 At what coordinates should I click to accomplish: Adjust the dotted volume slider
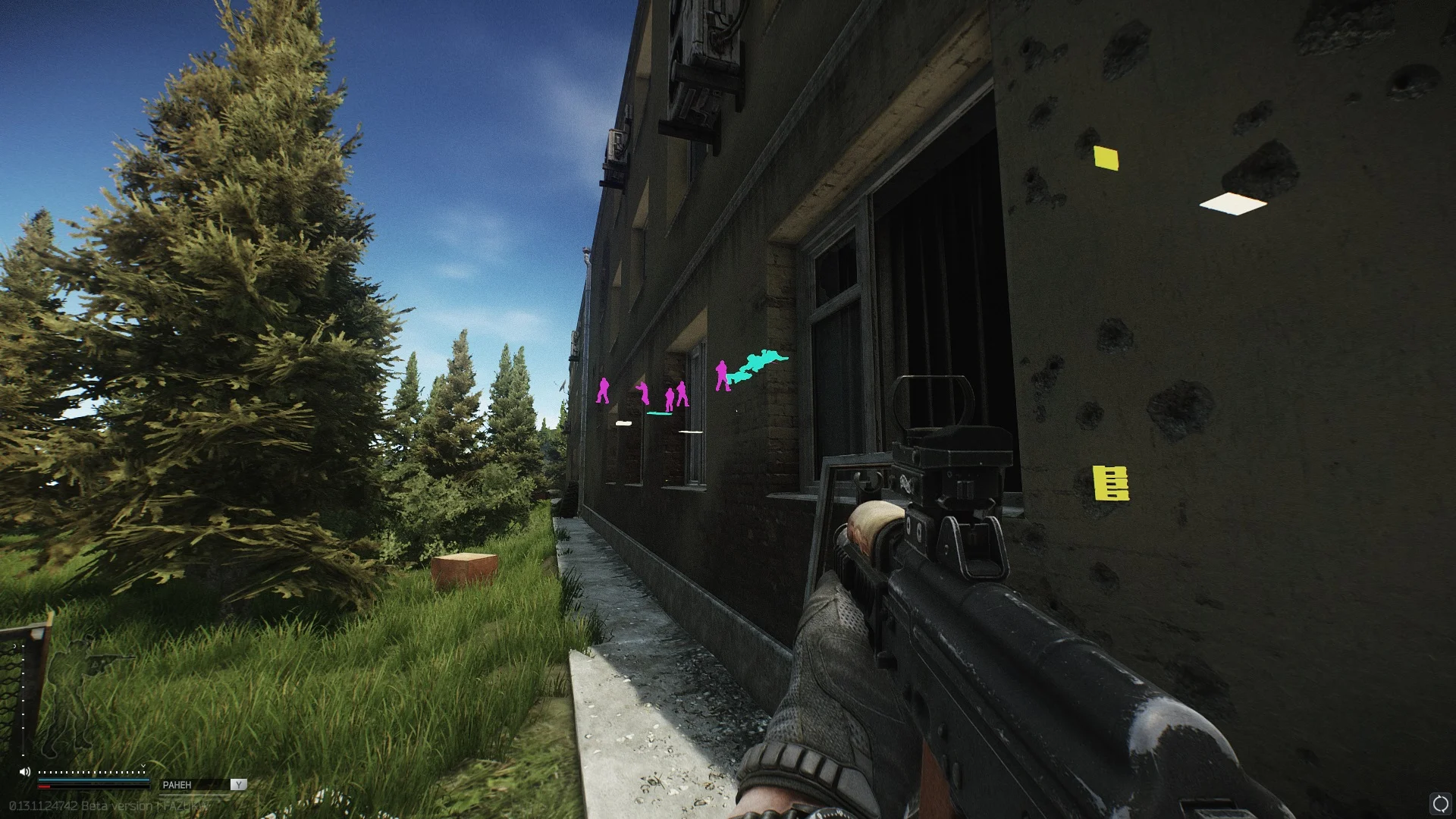(x=92, y=772)
